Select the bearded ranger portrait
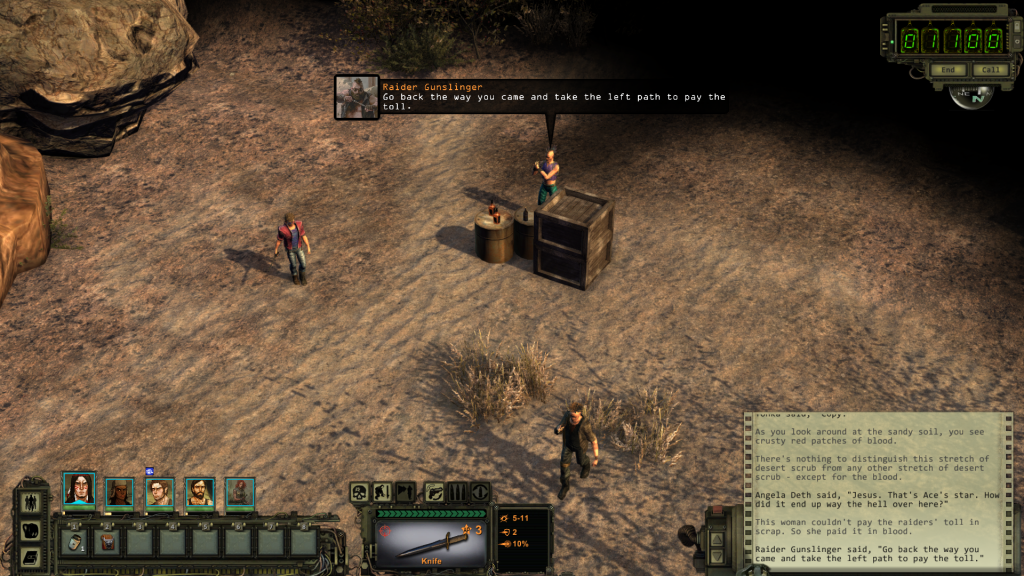 point(200,491)
